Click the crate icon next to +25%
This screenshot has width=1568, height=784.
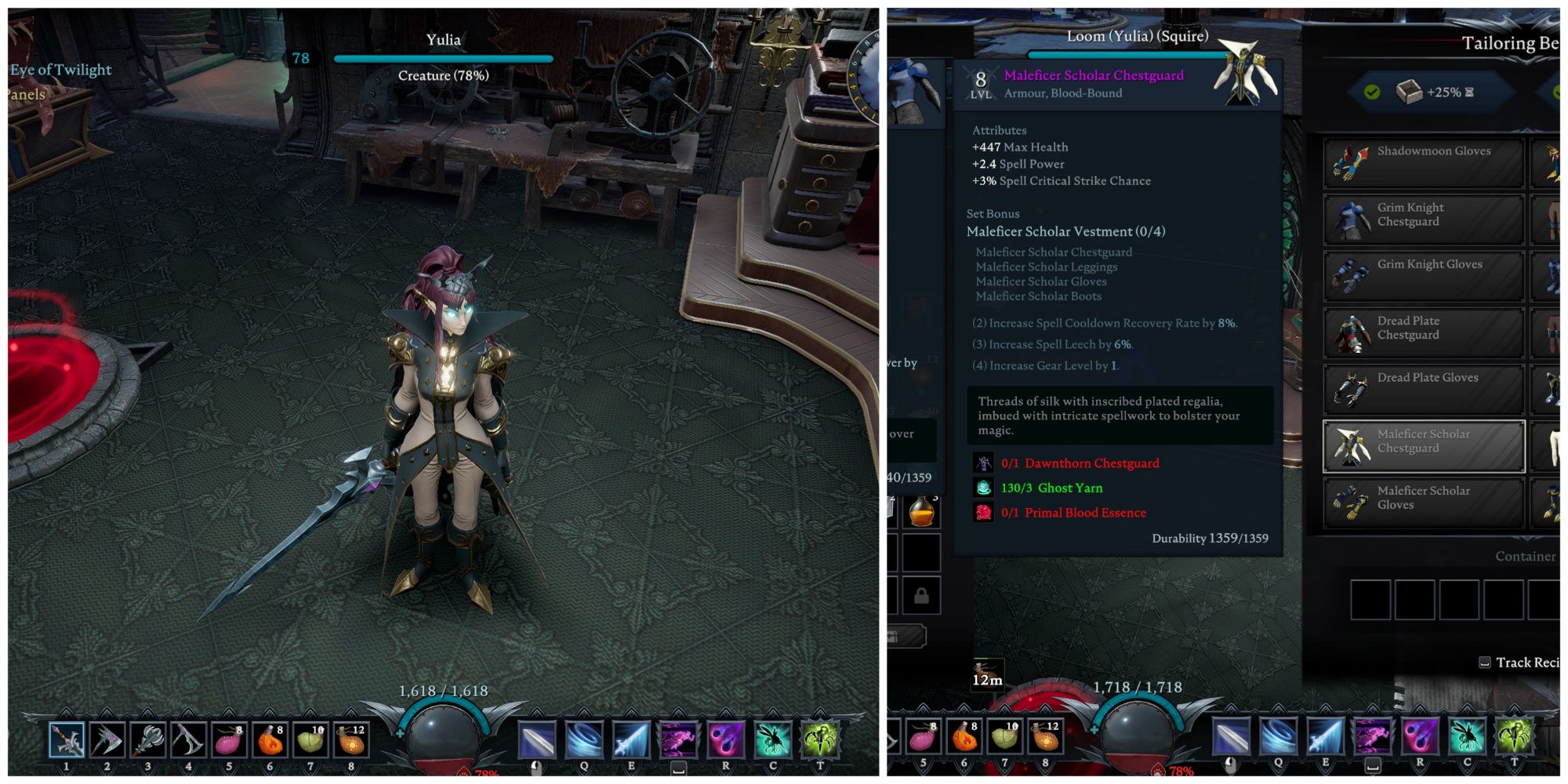[x=1407, y=92]
